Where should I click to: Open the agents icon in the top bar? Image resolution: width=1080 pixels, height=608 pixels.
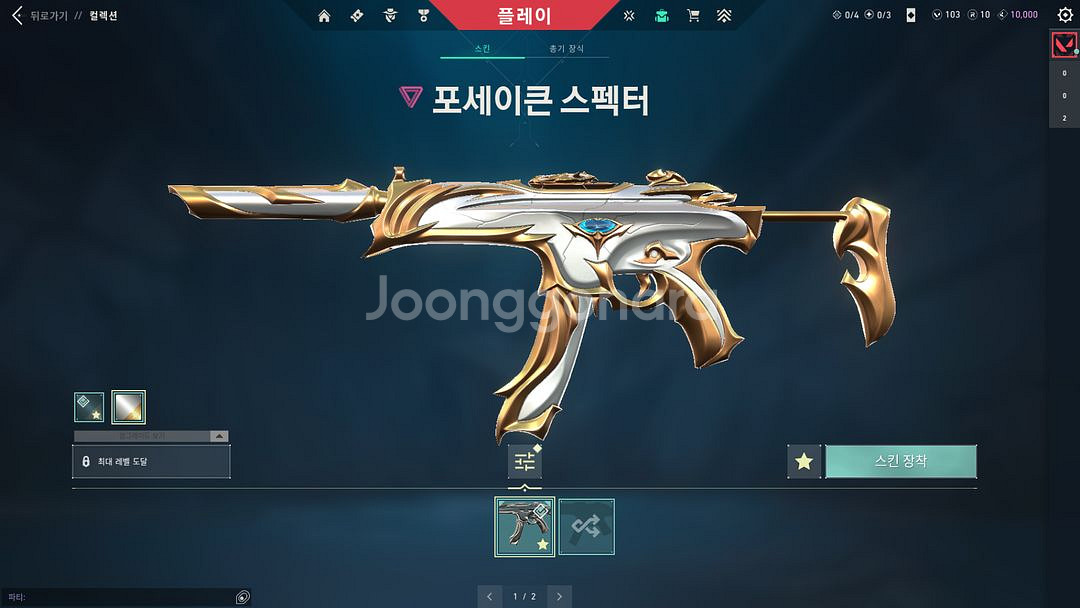tap(390, 15)
